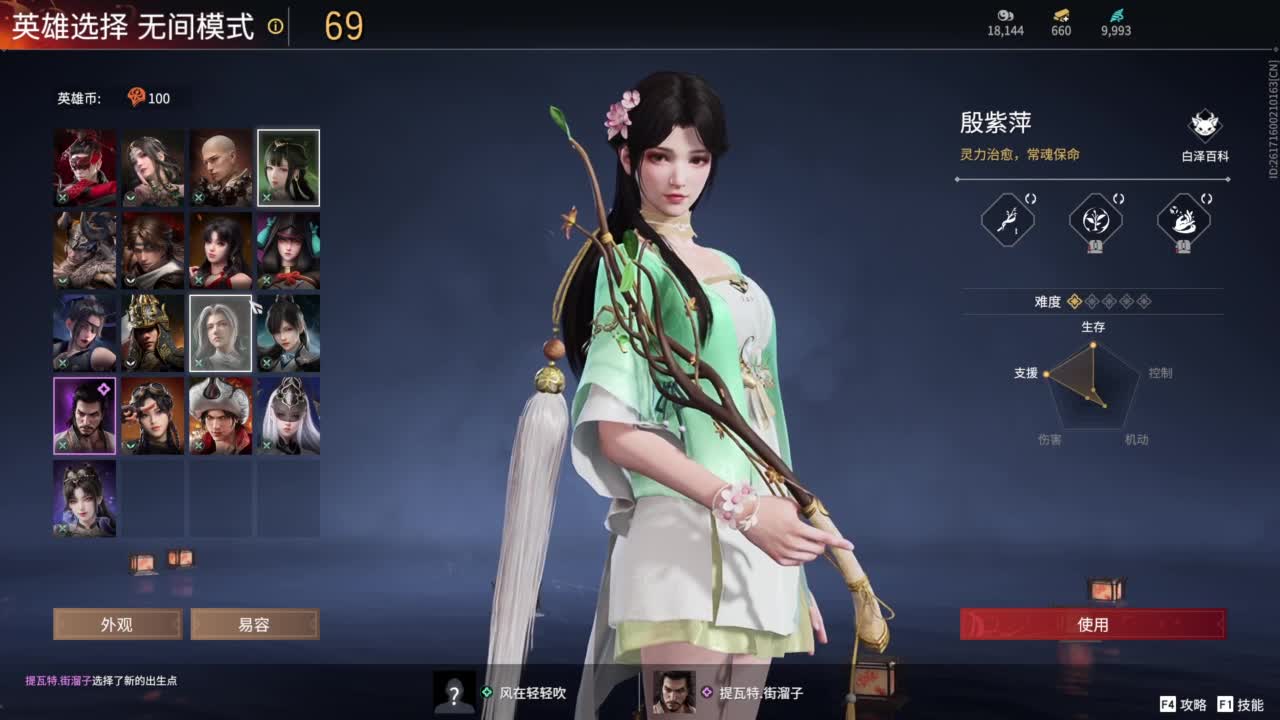This screenshot has width=1280, height=720.
Task: Select the first hero skill icon
Action: point(1008,220)
